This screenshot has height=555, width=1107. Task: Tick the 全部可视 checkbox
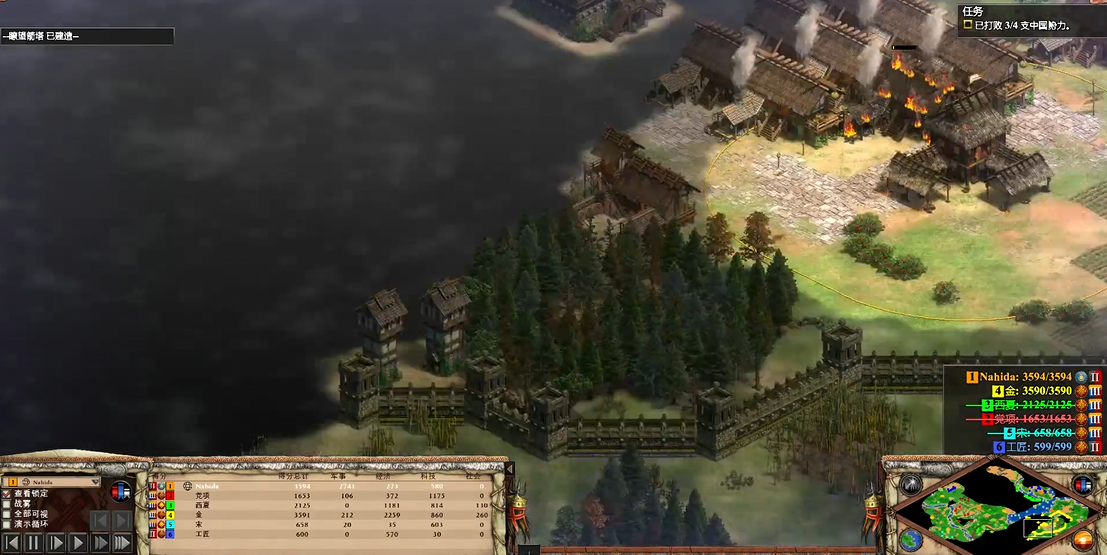(x=8, y=514)
